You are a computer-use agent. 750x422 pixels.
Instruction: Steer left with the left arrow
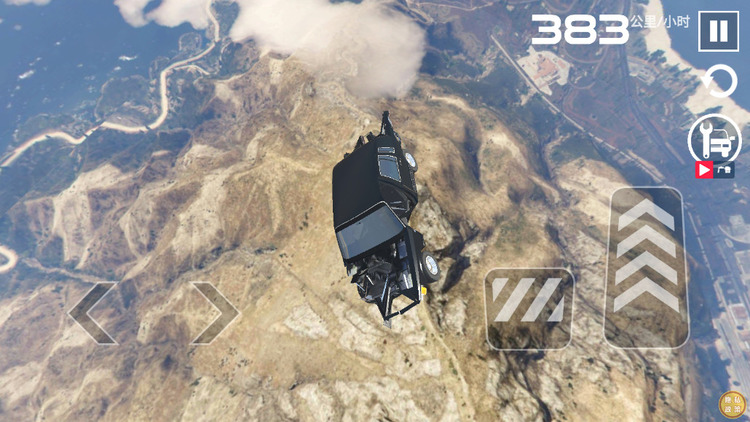pyautogui.click(x=93, y=313)
